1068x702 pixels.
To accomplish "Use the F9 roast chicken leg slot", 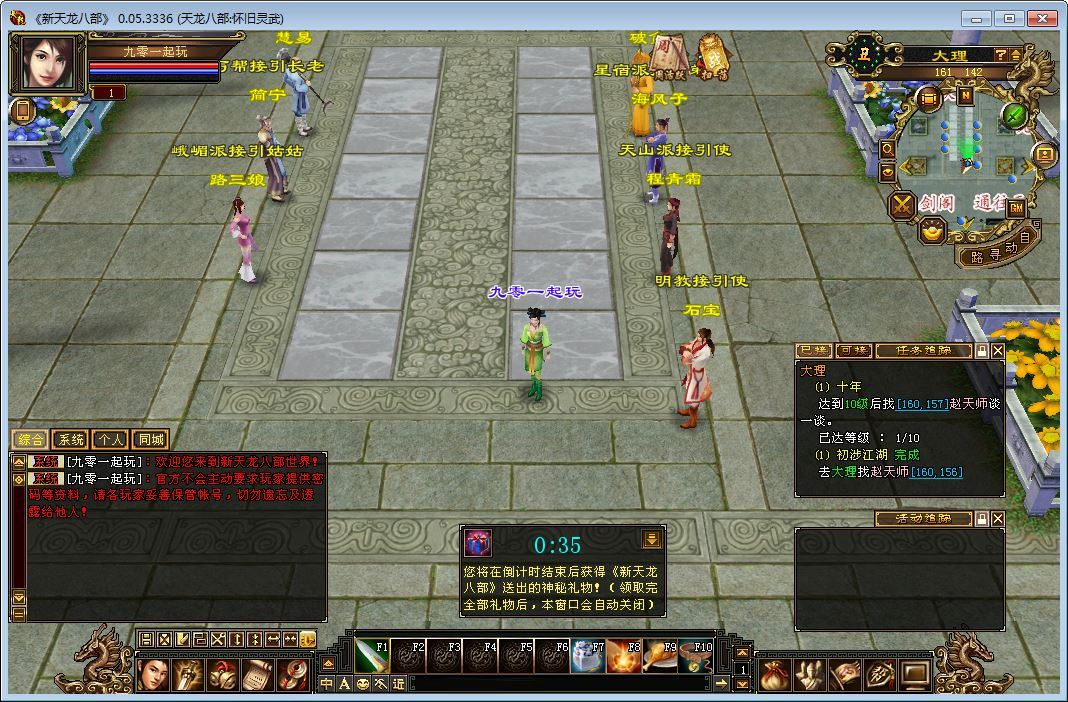I will (x=660, y=656).
